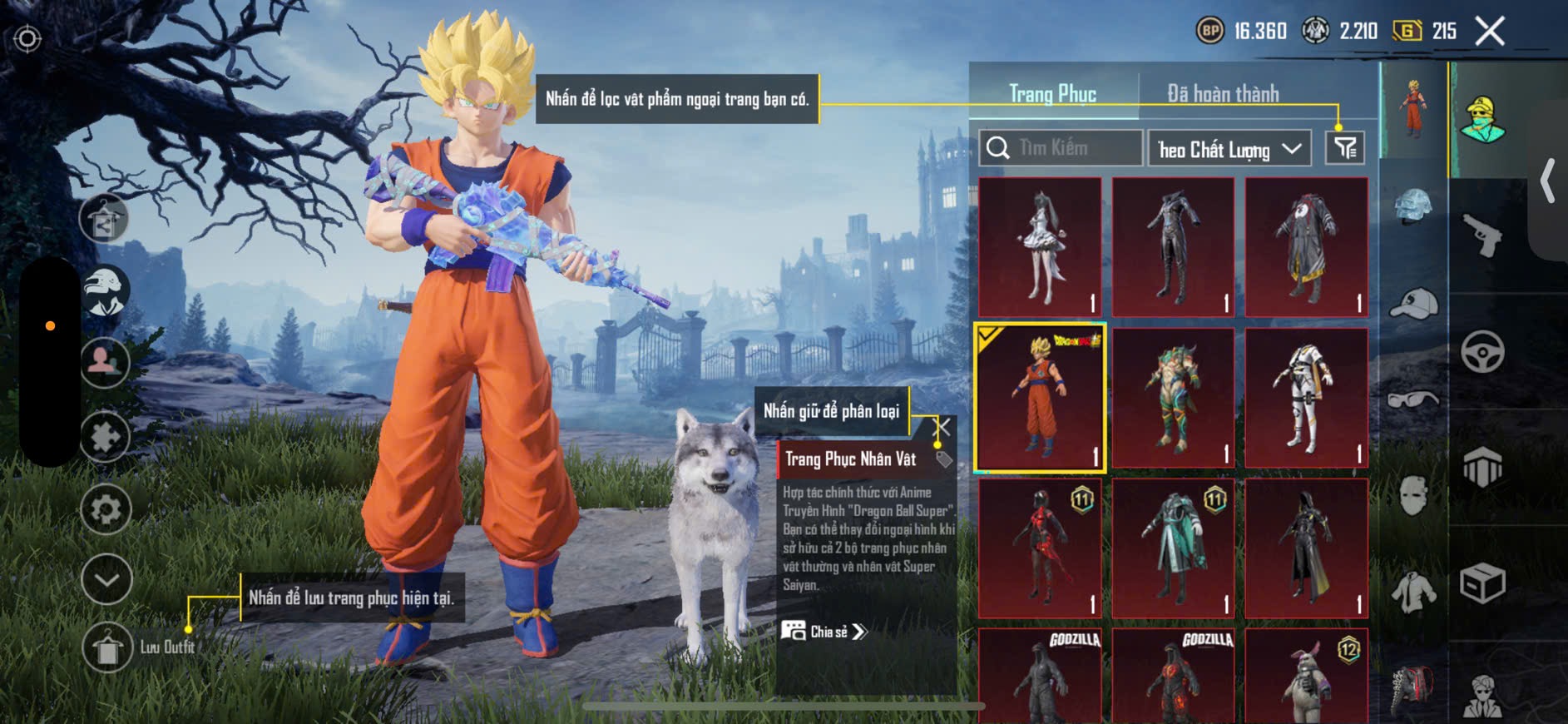
Task: Share the outfit via Chia sẻ
Action: [x=824, y=632]
